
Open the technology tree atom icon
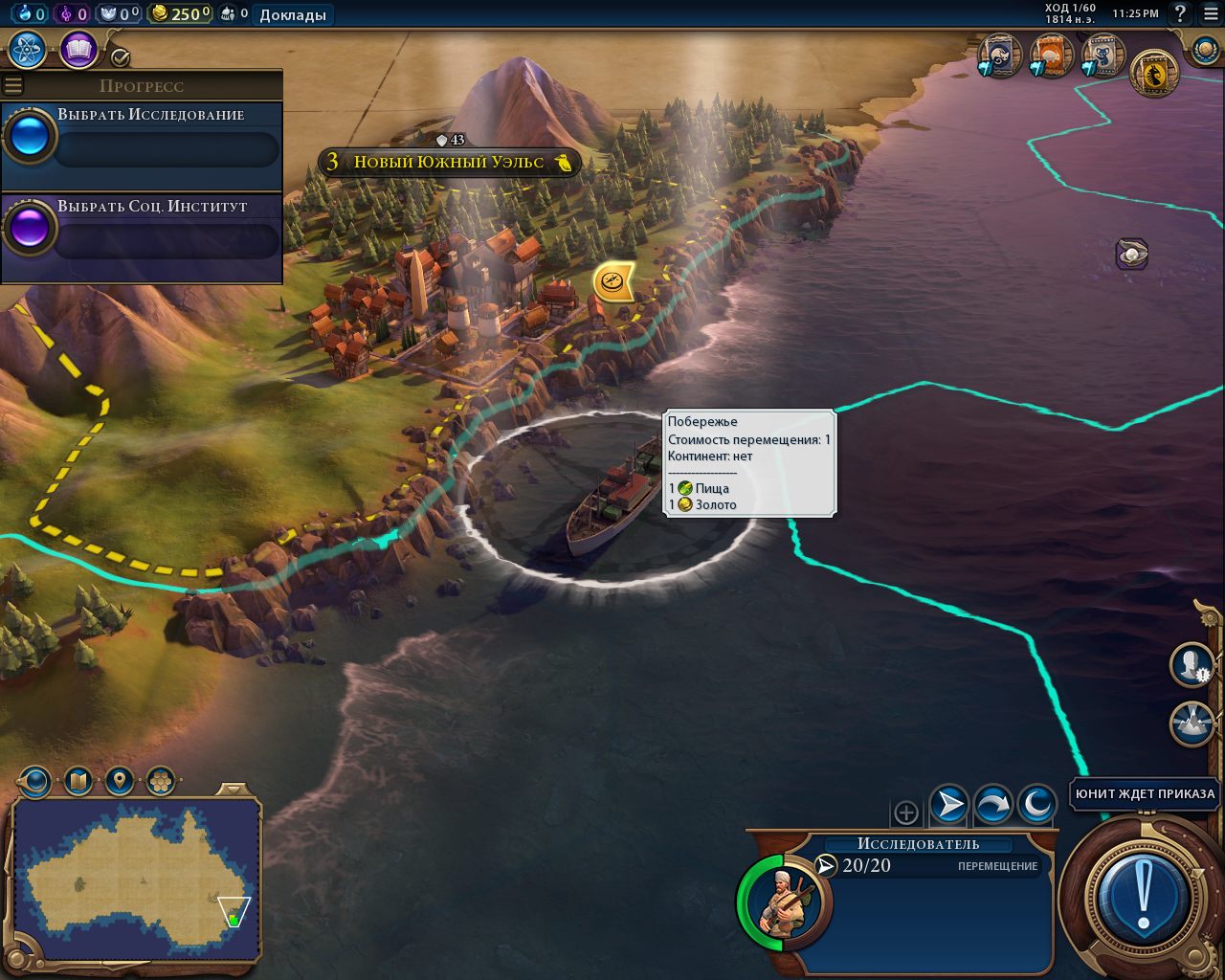[x=28, y=50]
